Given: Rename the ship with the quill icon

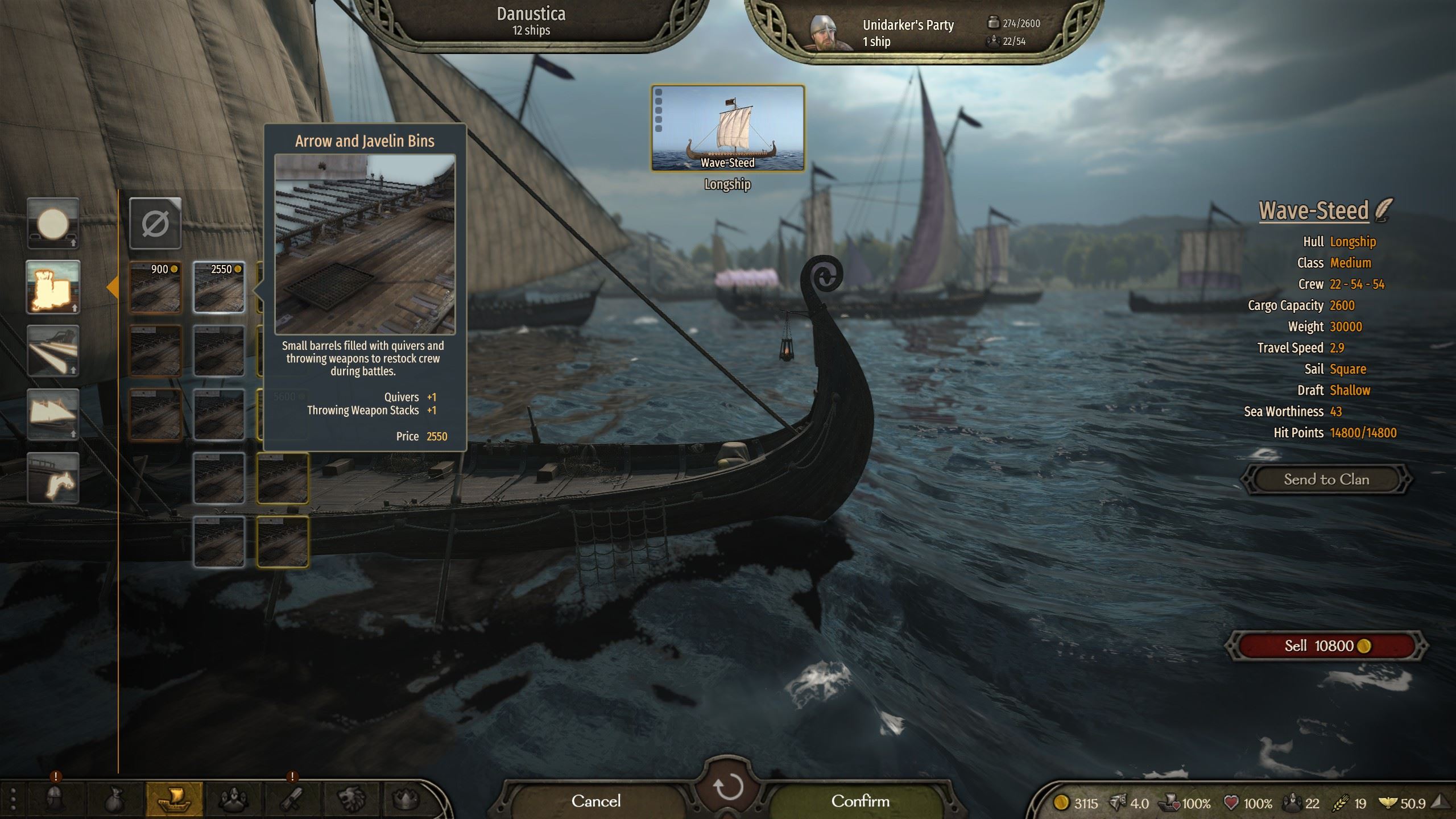Looking at the screenshot, I should click(1384, 210).
